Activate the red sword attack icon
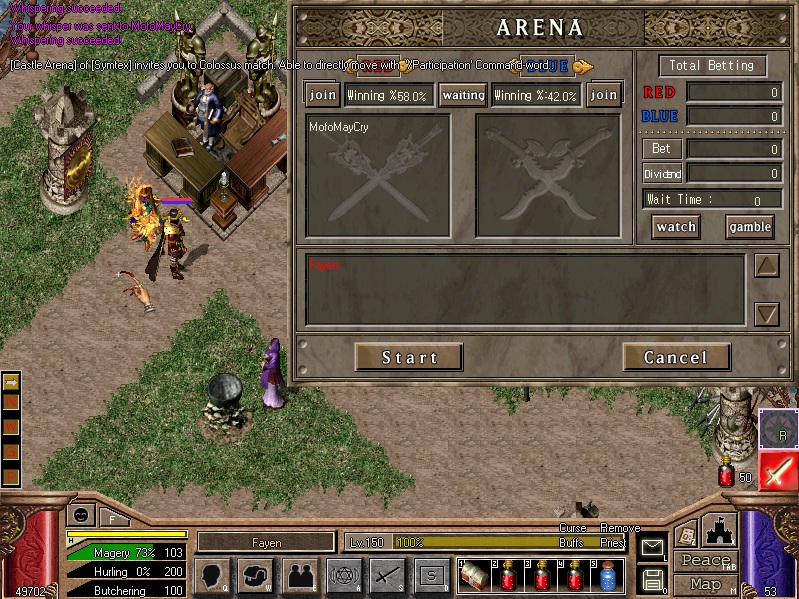Screen dimensions: 799x599 [777, 470]
